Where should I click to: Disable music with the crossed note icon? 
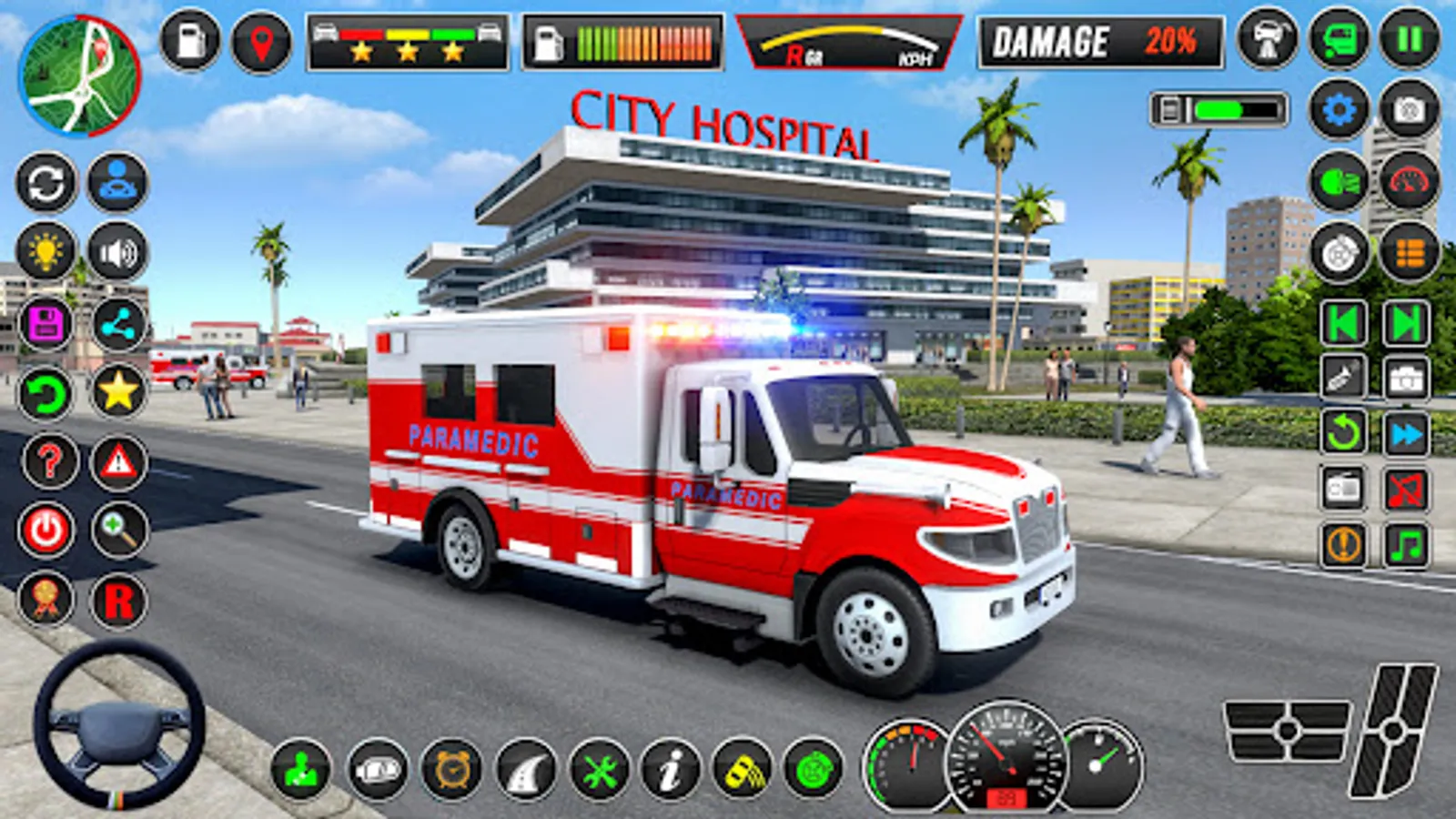click(x=1407, y=490)
